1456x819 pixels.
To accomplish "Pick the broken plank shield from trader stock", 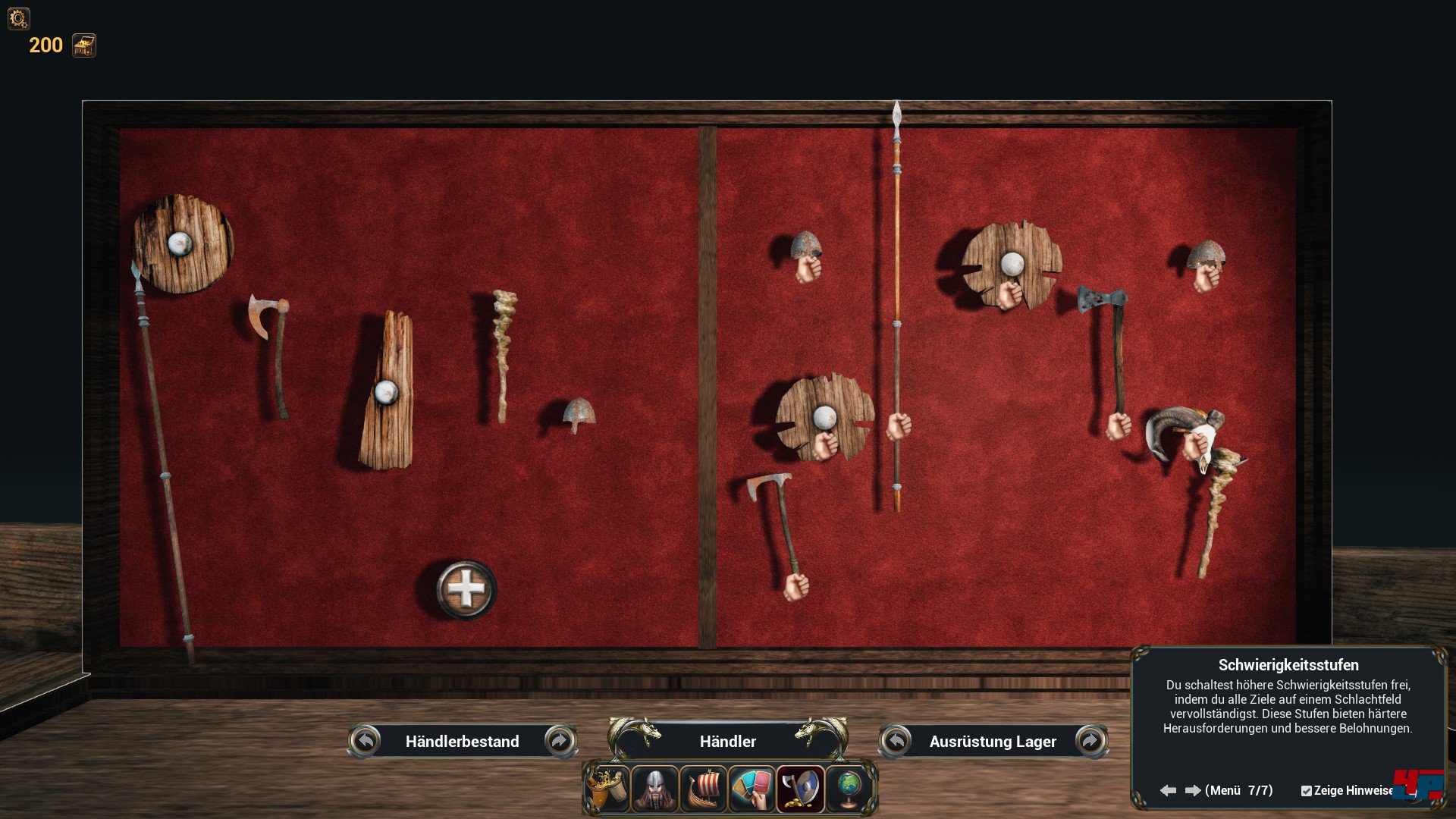I will 388,391.
